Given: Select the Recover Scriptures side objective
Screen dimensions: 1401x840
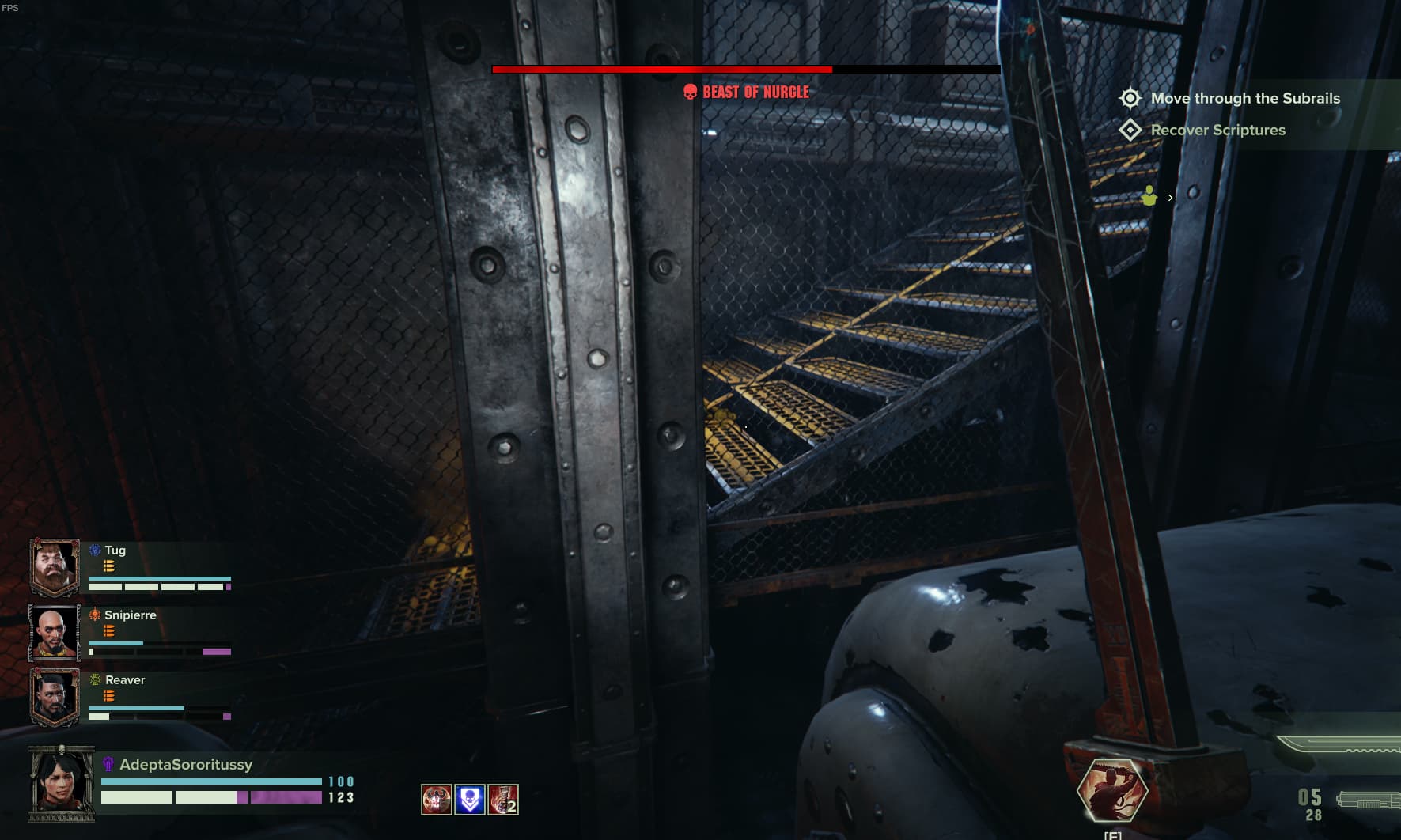Looking at the screenshot, I should [1217, 131].
